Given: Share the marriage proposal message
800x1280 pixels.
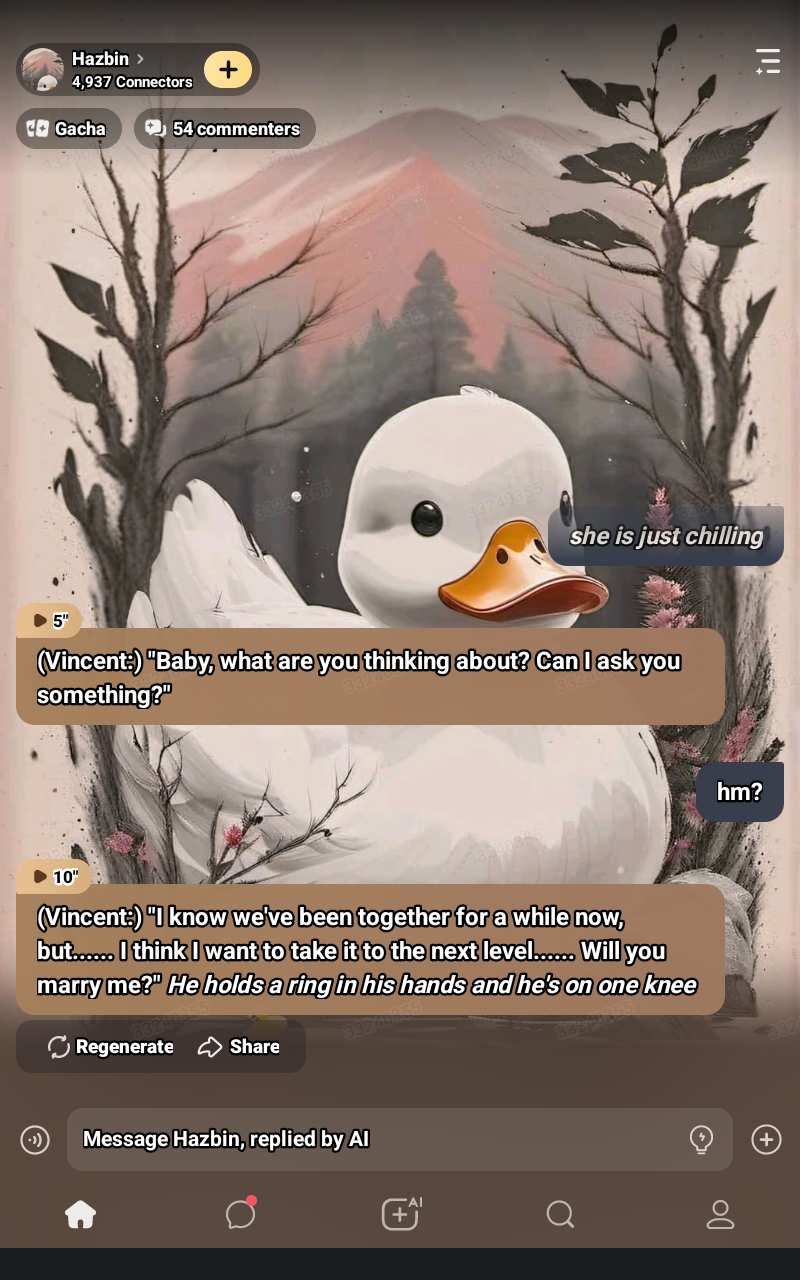Looking at the screenshot, I should 239,1047.
